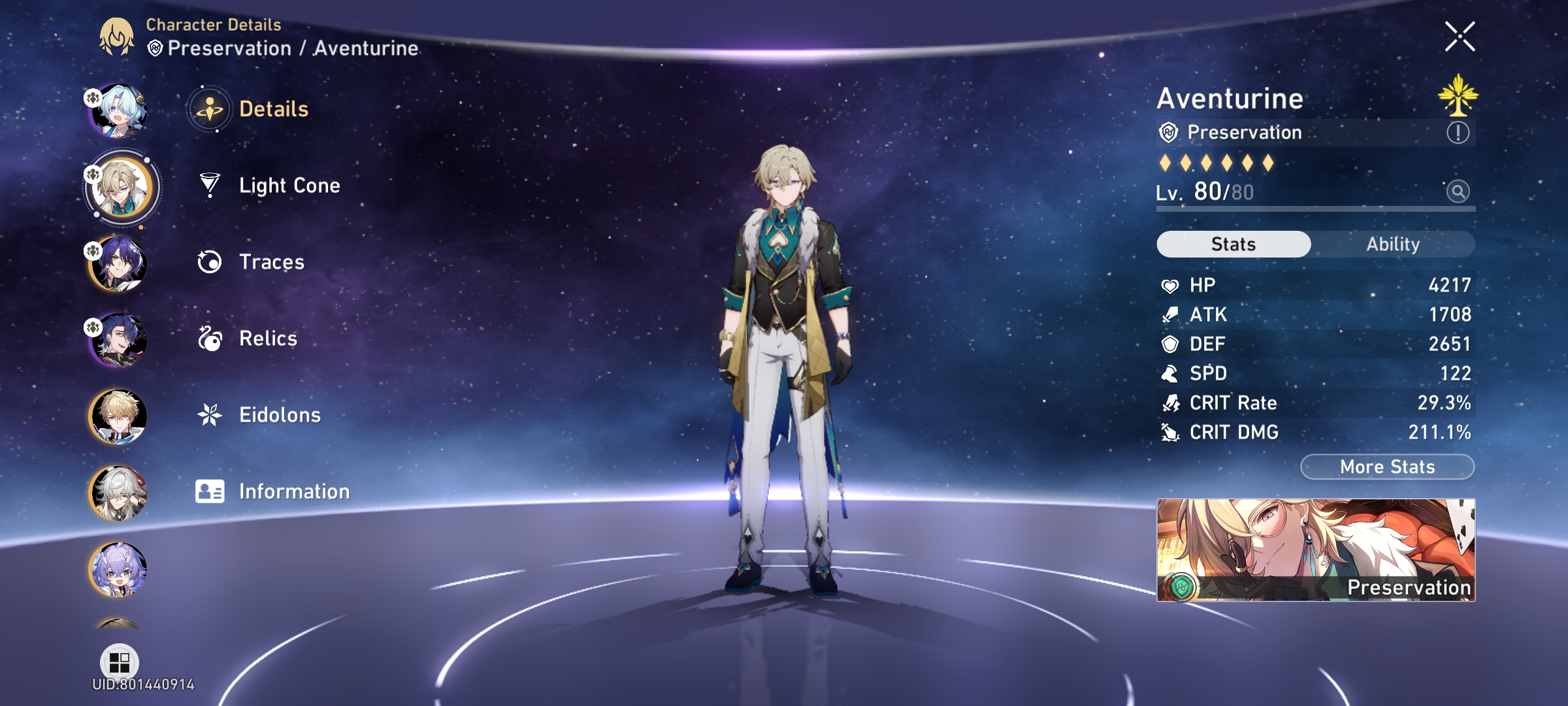The width and height of the screenshot is (1568, 706).
Task: Click the sword icon next to ATK stat
Action: click(1172, 314)
